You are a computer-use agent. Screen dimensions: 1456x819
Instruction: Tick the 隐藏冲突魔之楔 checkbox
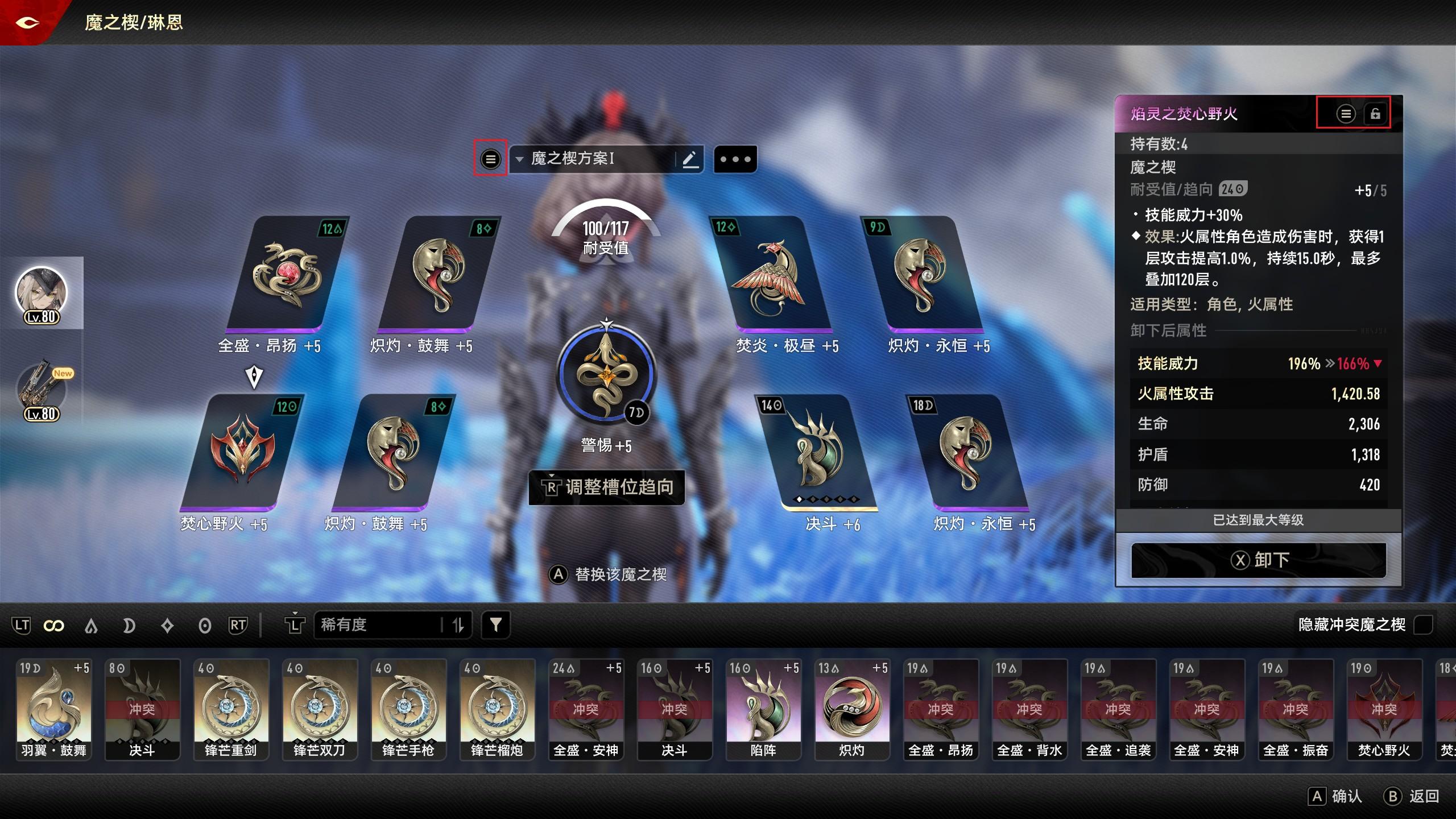click(x=1423, y=624)
